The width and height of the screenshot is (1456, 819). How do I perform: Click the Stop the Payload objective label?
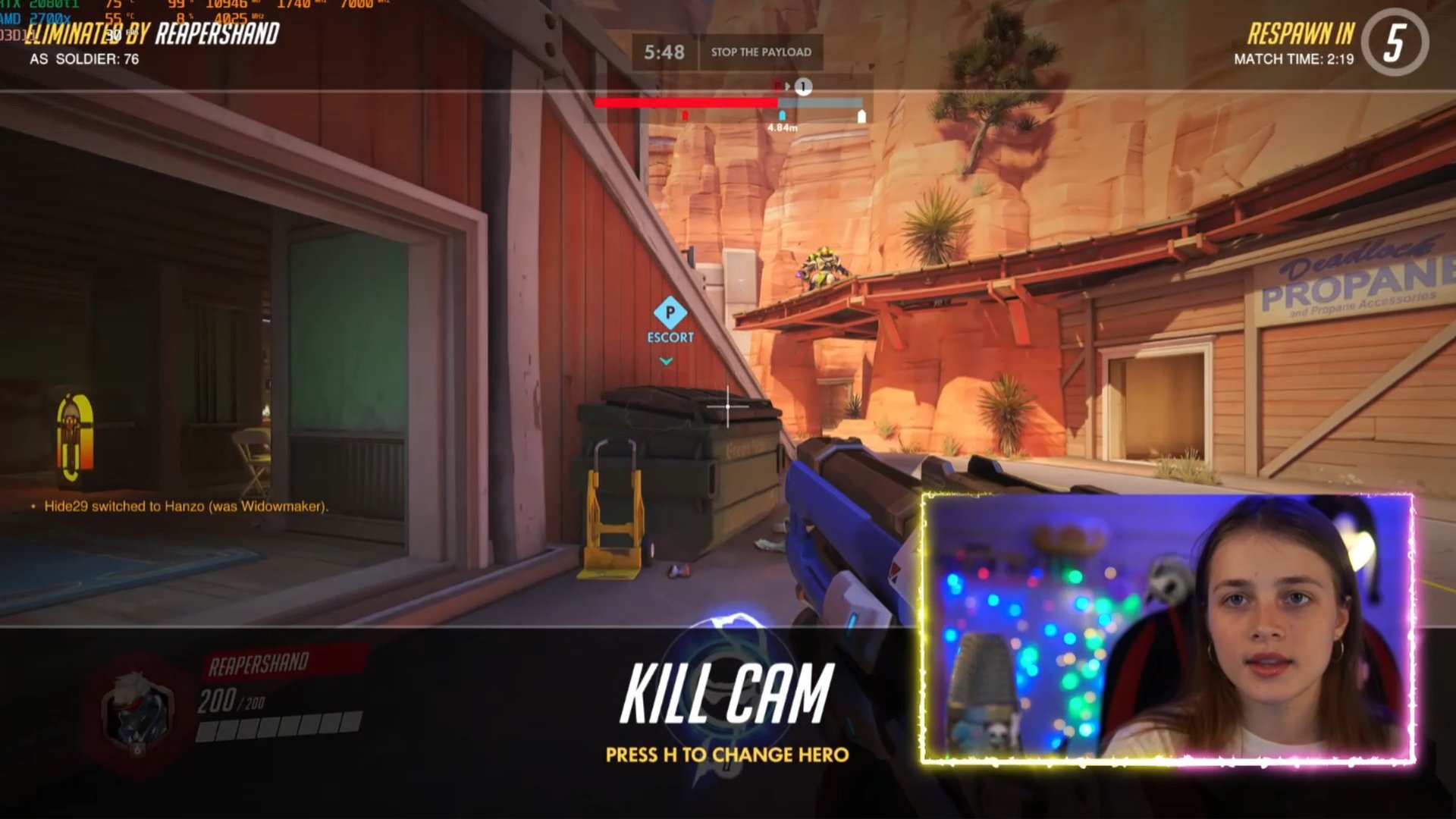tap(761, 52)
